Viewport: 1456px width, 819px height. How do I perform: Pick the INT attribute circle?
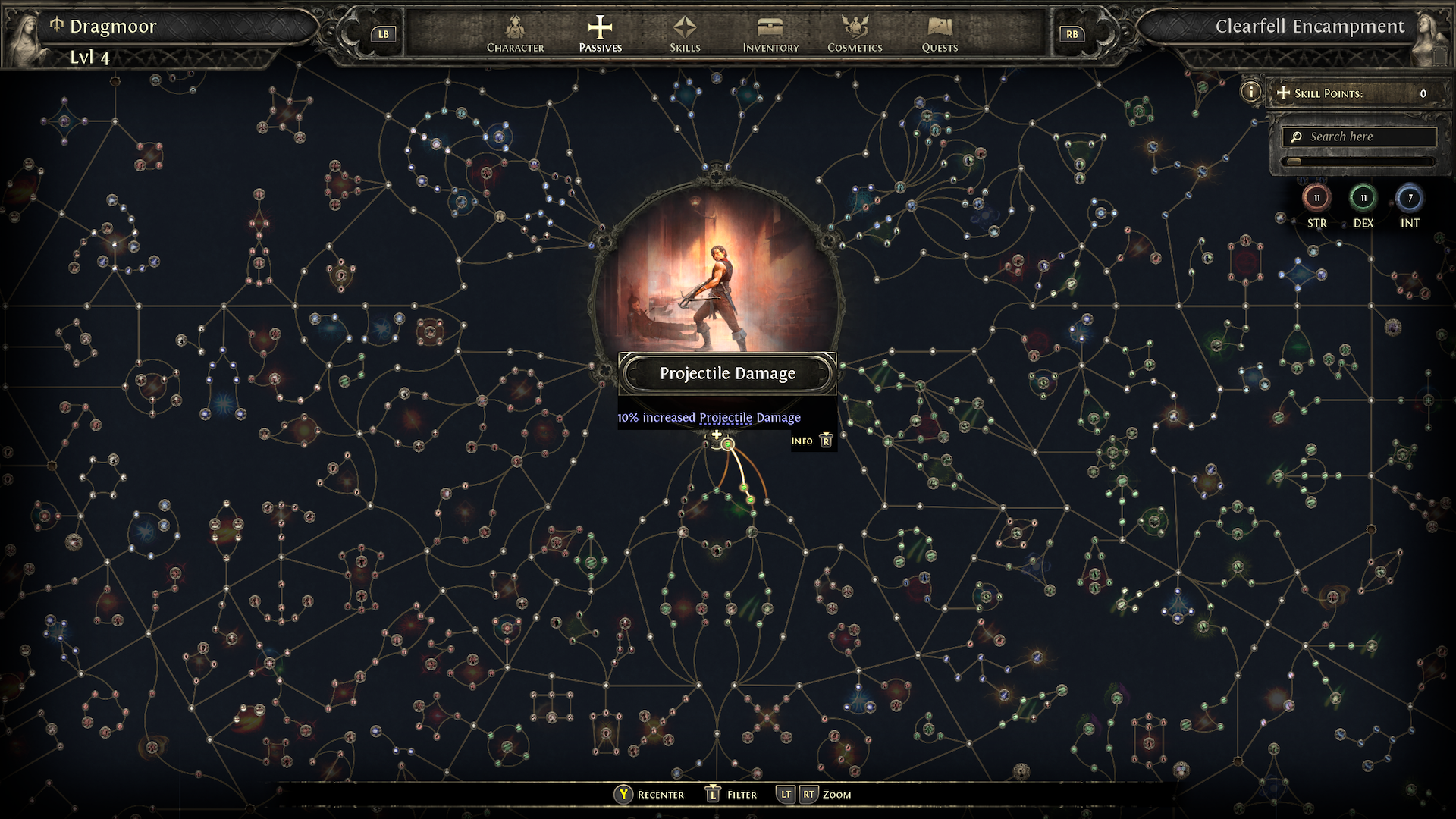[1410, 199]
